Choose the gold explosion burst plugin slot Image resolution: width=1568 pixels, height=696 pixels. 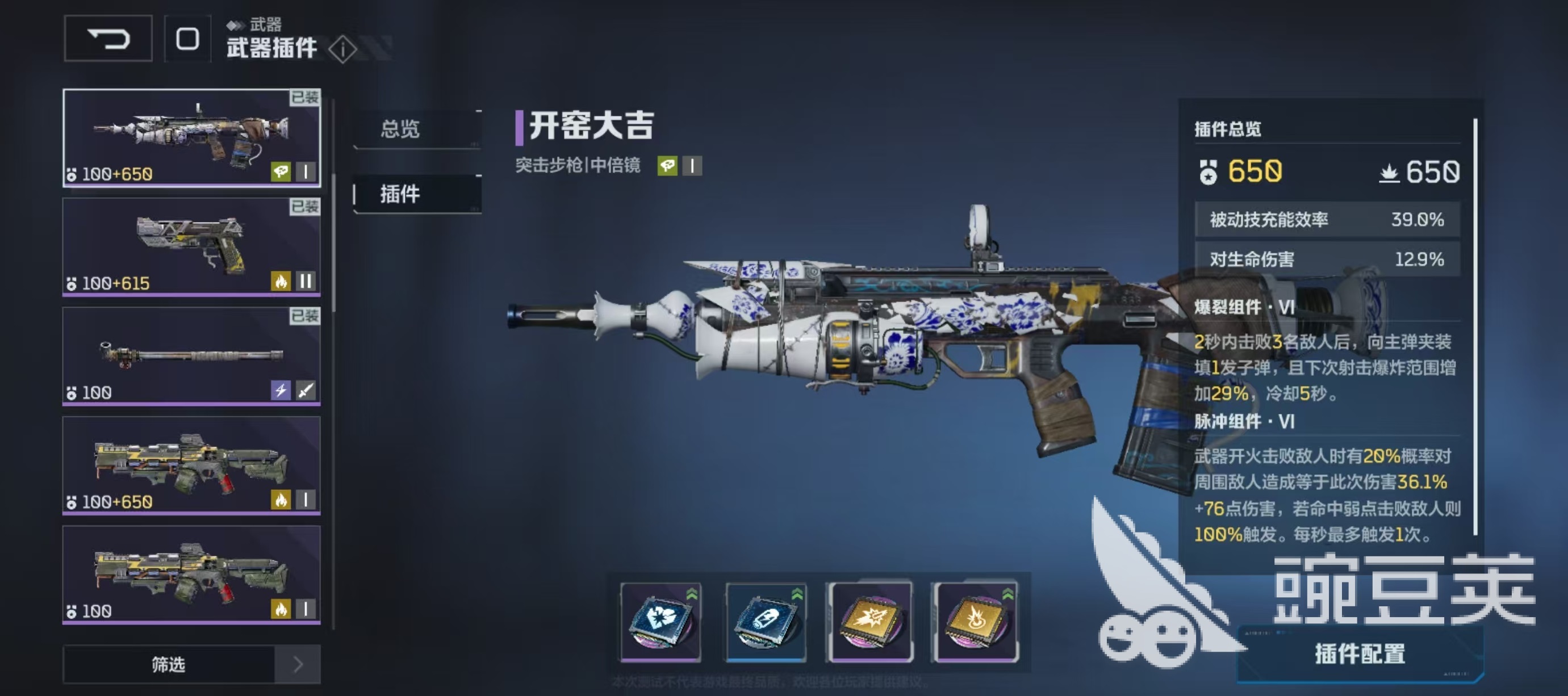[871, 621]
